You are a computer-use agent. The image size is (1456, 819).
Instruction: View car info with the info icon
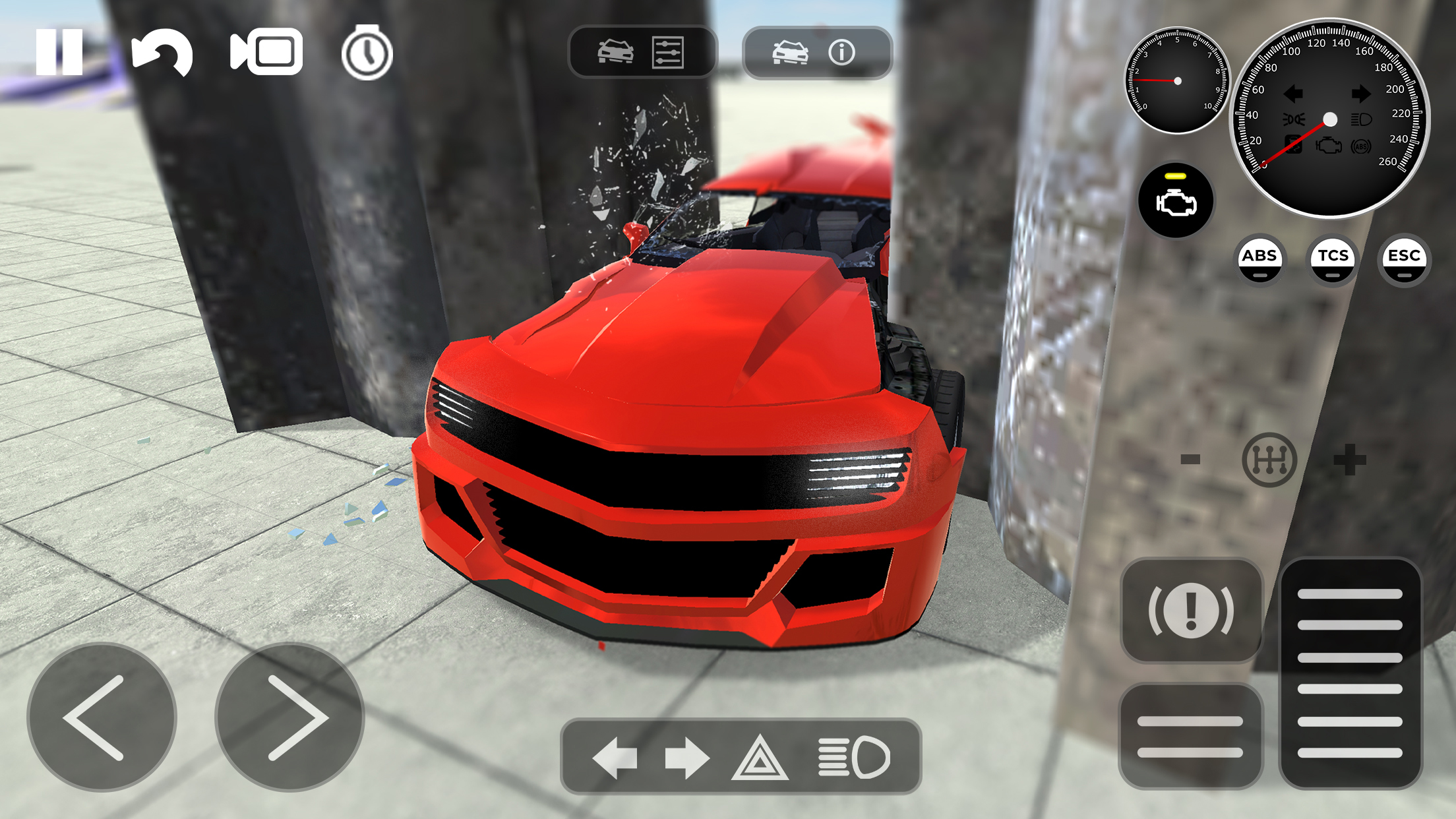(842, 53)
